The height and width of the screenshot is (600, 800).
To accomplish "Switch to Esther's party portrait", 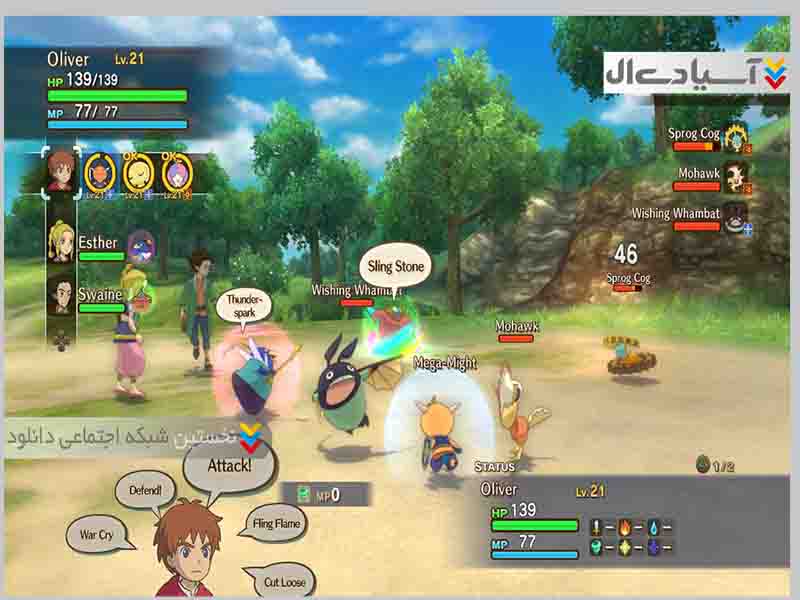I will 62,243.
